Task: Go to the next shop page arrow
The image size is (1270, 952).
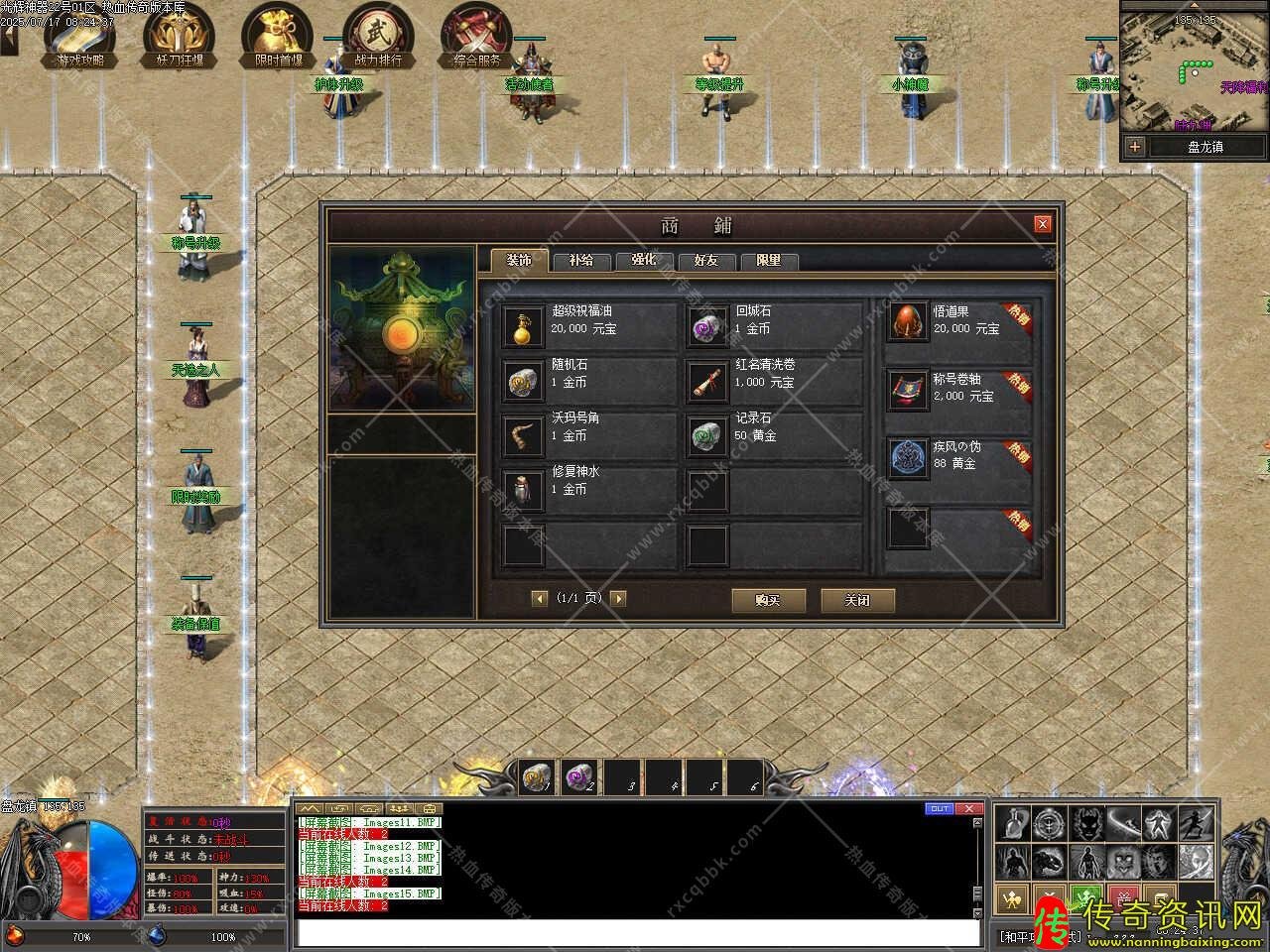Action: [618, 598]
